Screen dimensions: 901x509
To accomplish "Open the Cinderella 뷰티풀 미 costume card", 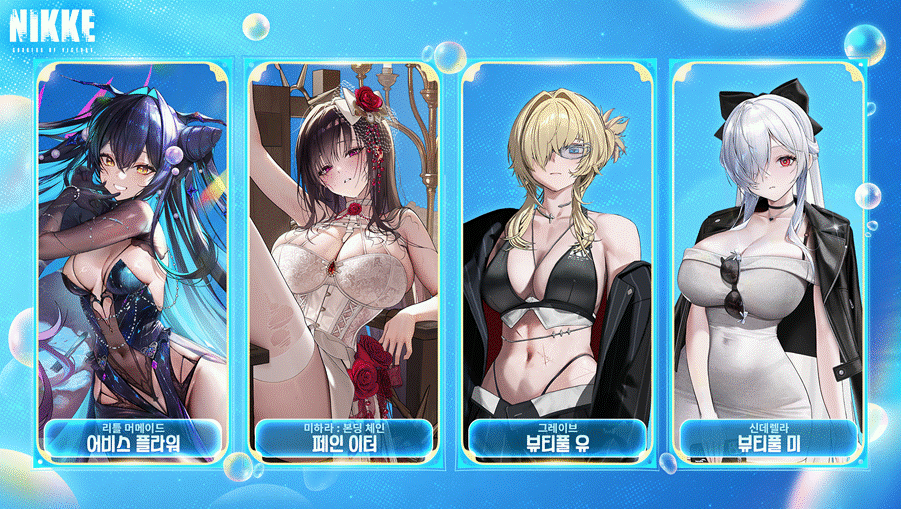I will [768, 265].
